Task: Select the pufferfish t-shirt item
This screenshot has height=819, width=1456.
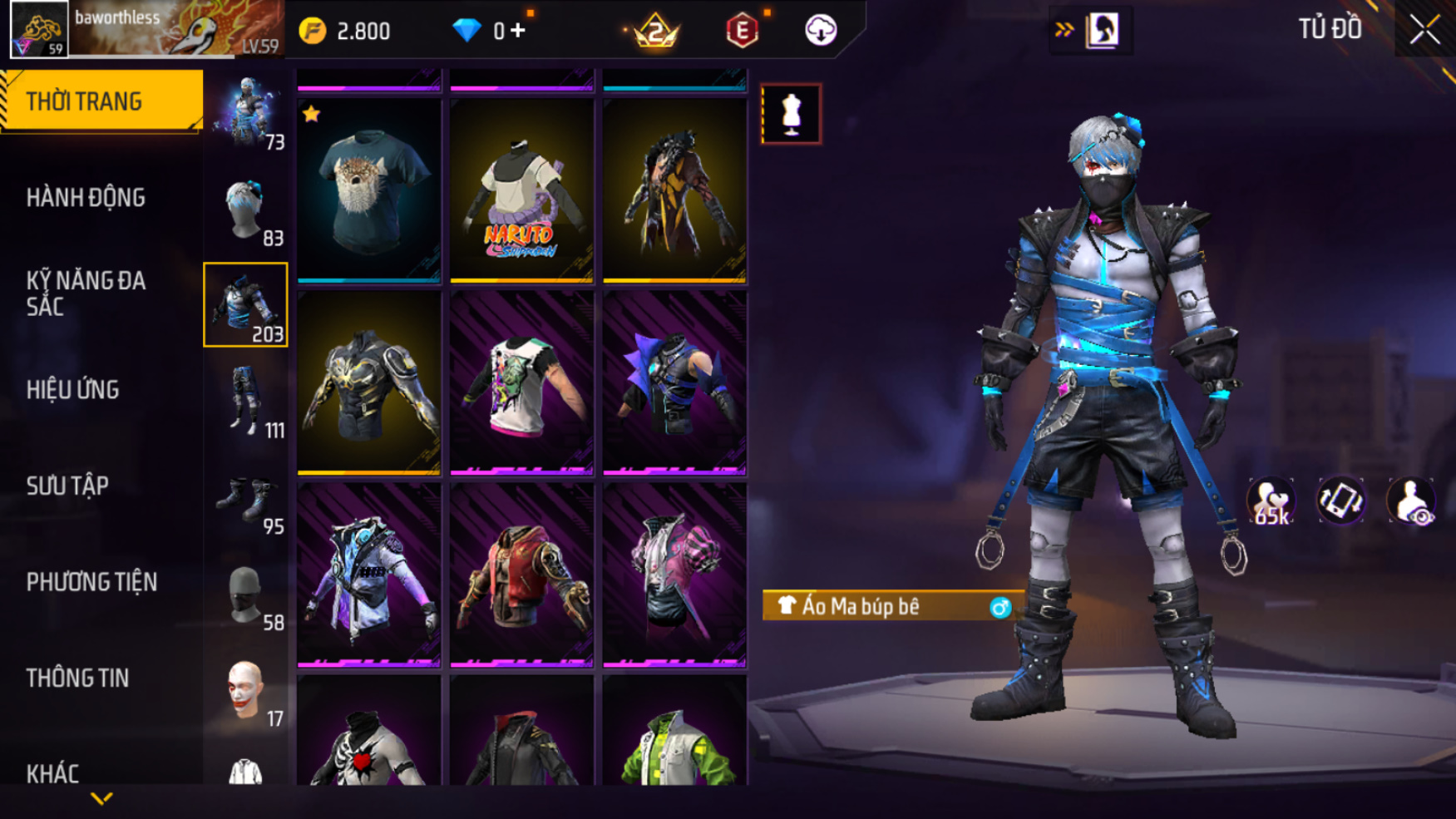Action: point(369,191)
